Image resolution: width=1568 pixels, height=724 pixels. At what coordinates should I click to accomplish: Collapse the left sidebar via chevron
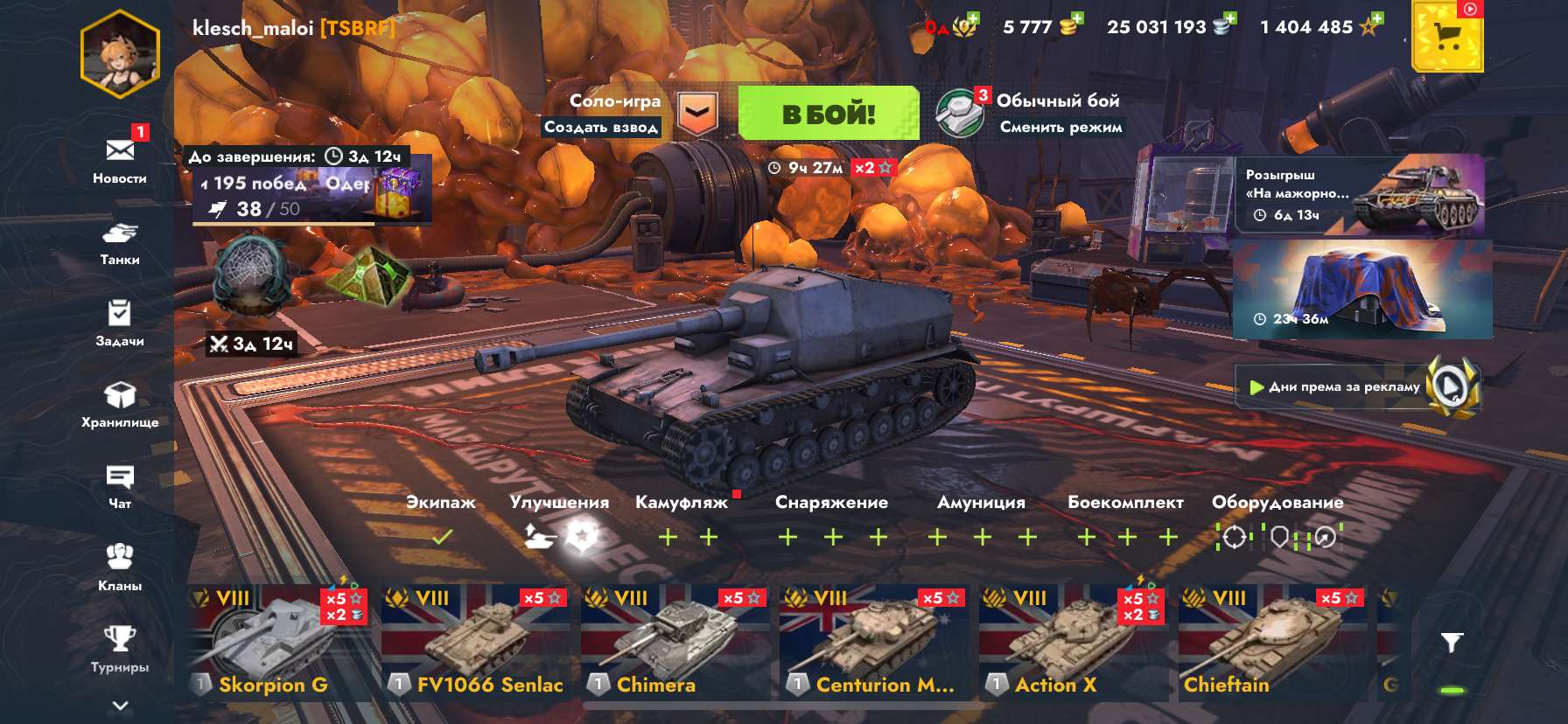click(121, 704)
